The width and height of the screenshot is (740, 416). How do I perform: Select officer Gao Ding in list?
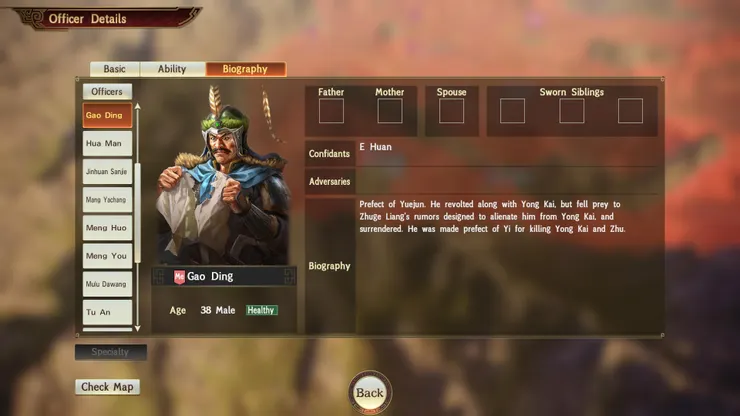coord(107,115)
